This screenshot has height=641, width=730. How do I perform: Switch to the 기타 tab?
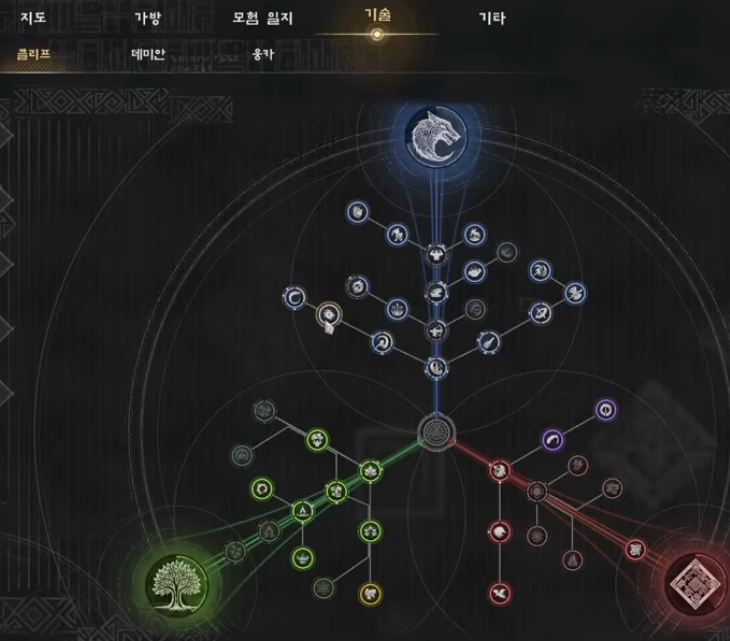(x=492, y=18)
